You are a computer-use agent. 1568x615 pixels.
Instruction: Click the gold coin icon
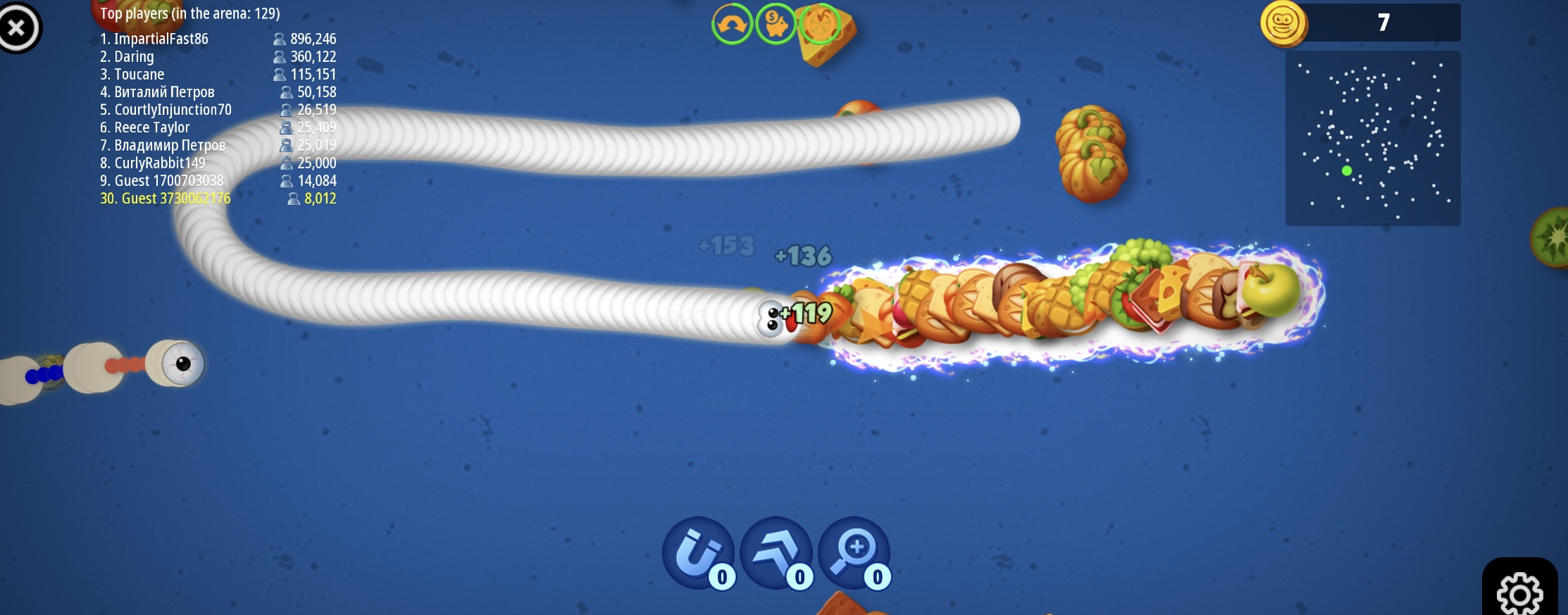(x=1283, y=23)
